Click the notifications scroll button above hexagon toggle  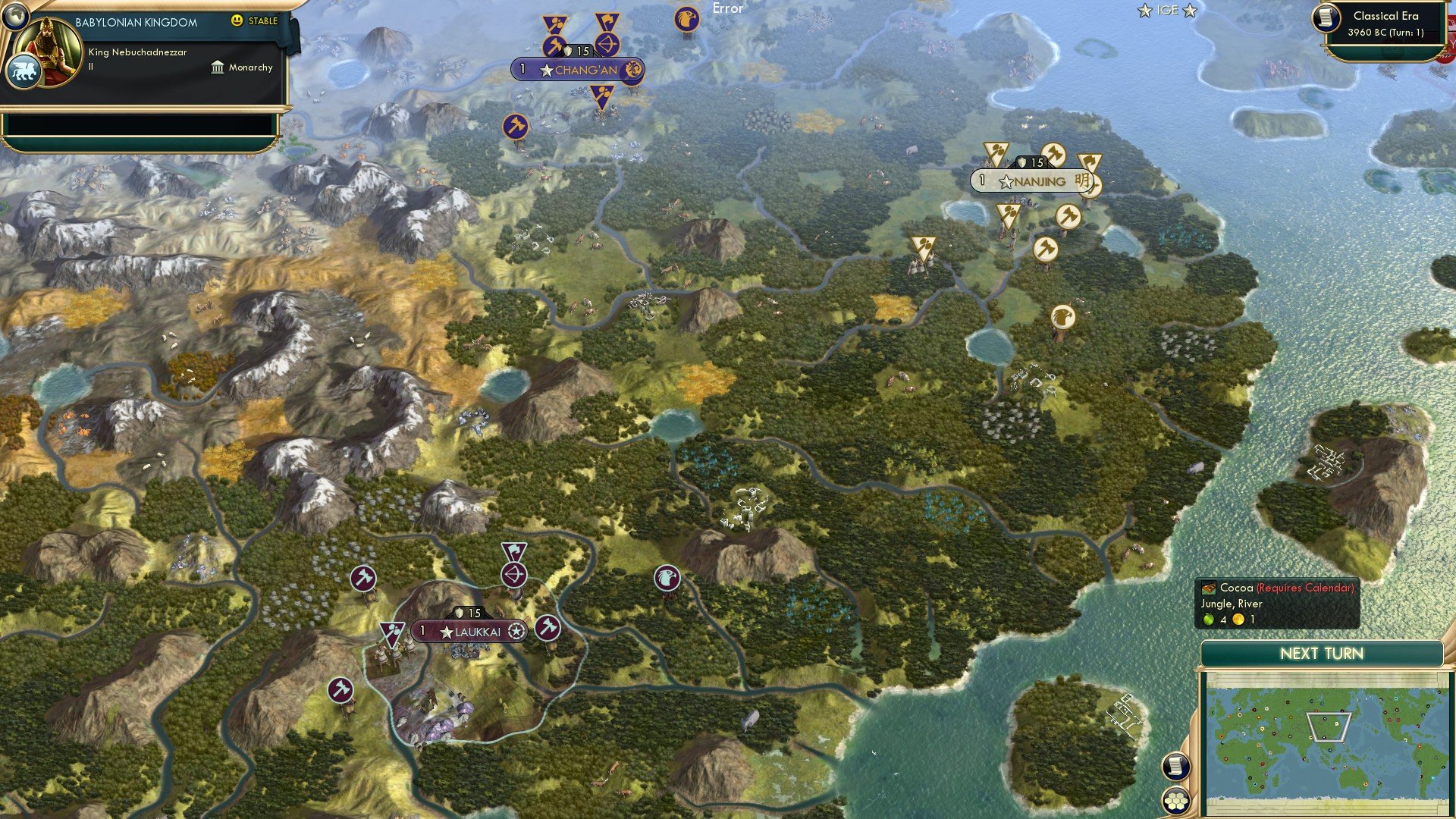[x=1176, y=766]
